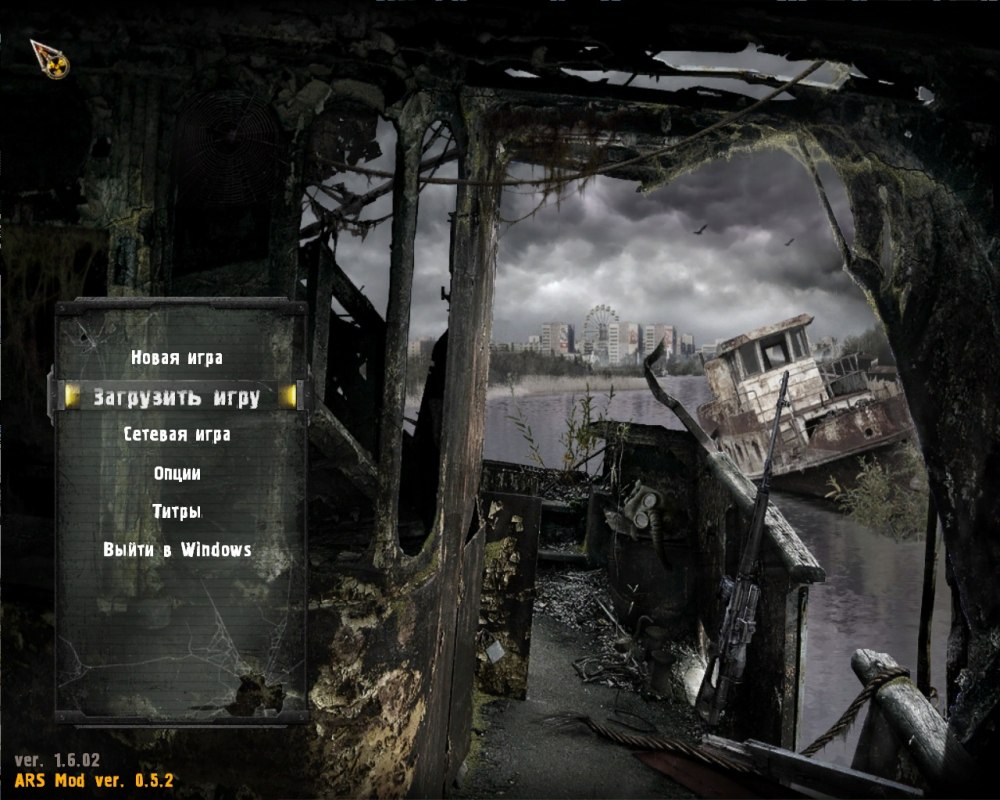This screenshot has height=800, width=1000.
Task: Start a new game via Новая игра
Action: [177, 358]
